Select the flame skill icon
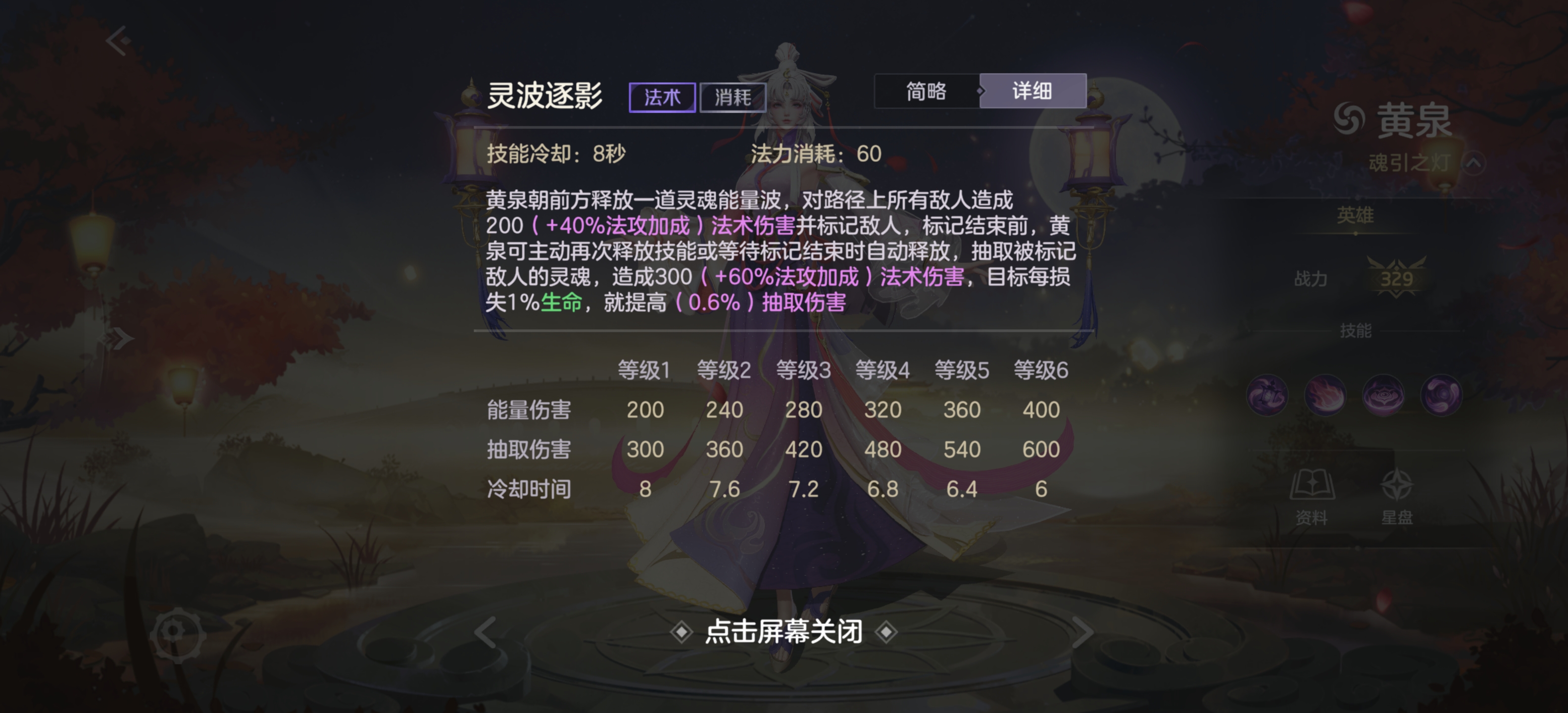 (x=1326, y=395)
